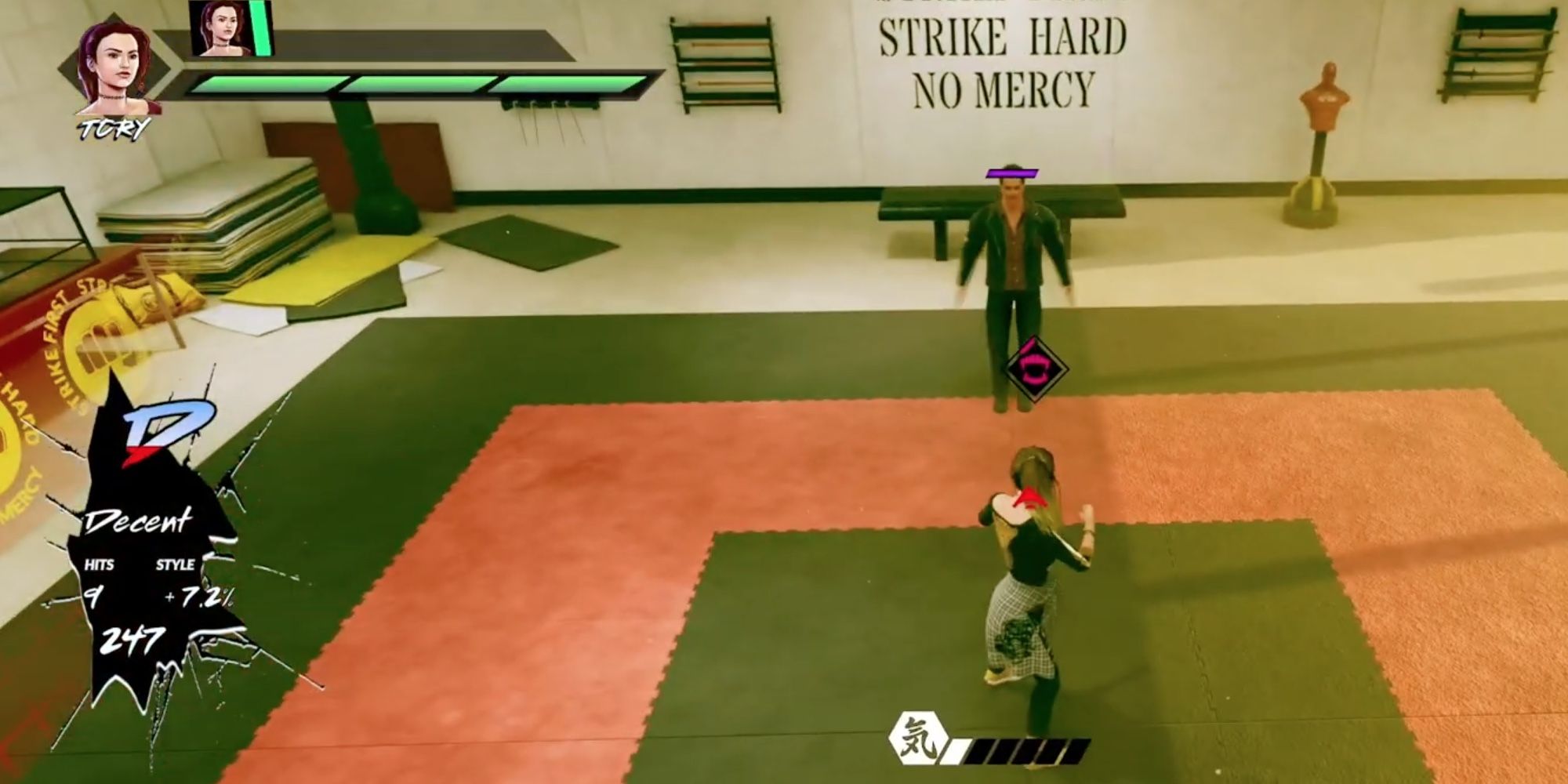Select the 気 ki hexagon icon
The image size is (1568, 784).
coord(920,738)
